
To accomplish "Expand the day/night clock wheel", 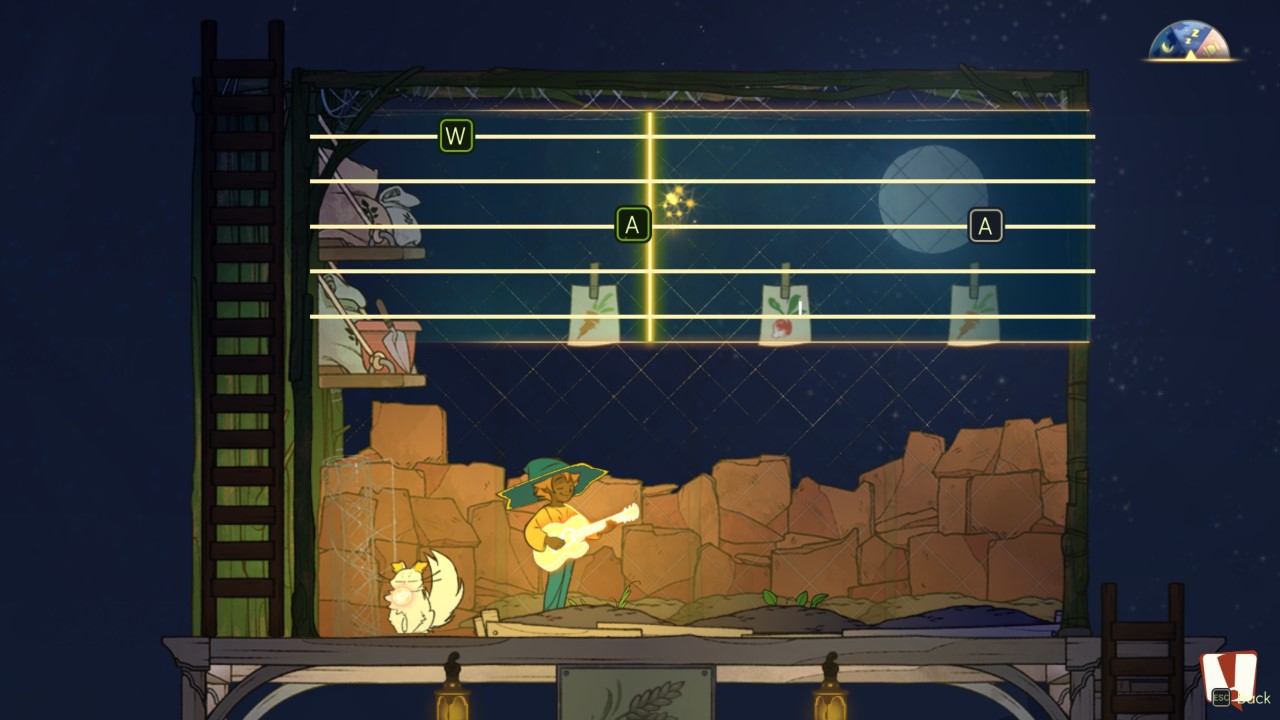I will 1188,40.
